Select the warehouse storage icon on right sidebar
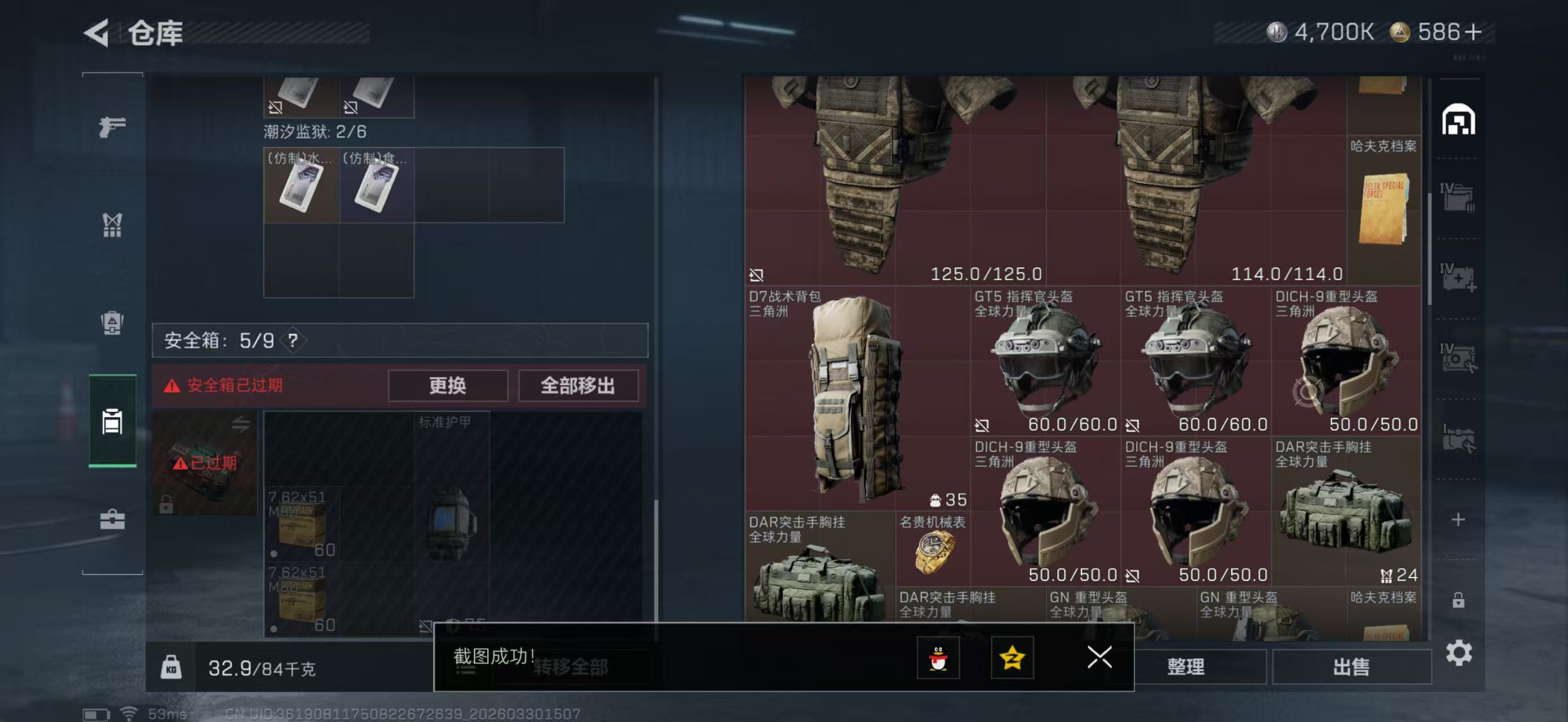1568x722 pixels. tap(1459, 121)
